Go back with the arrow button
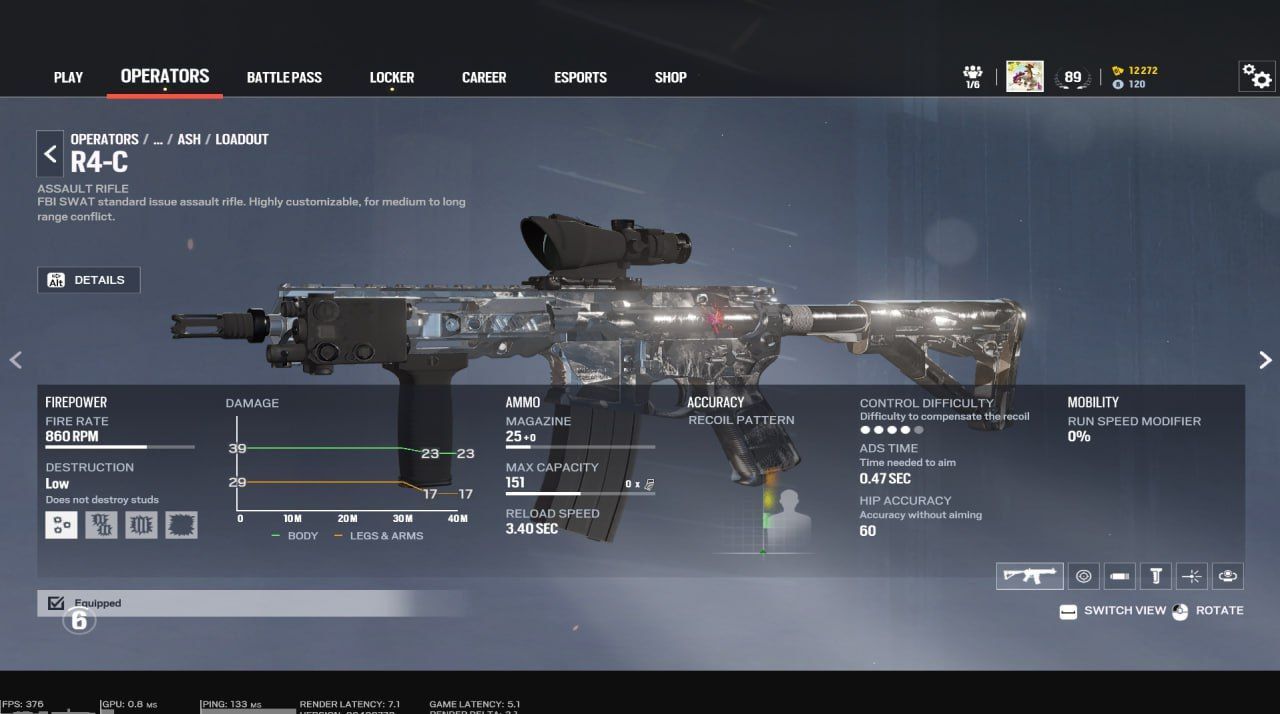1280x714 pixels. click(x=50, y=154)
